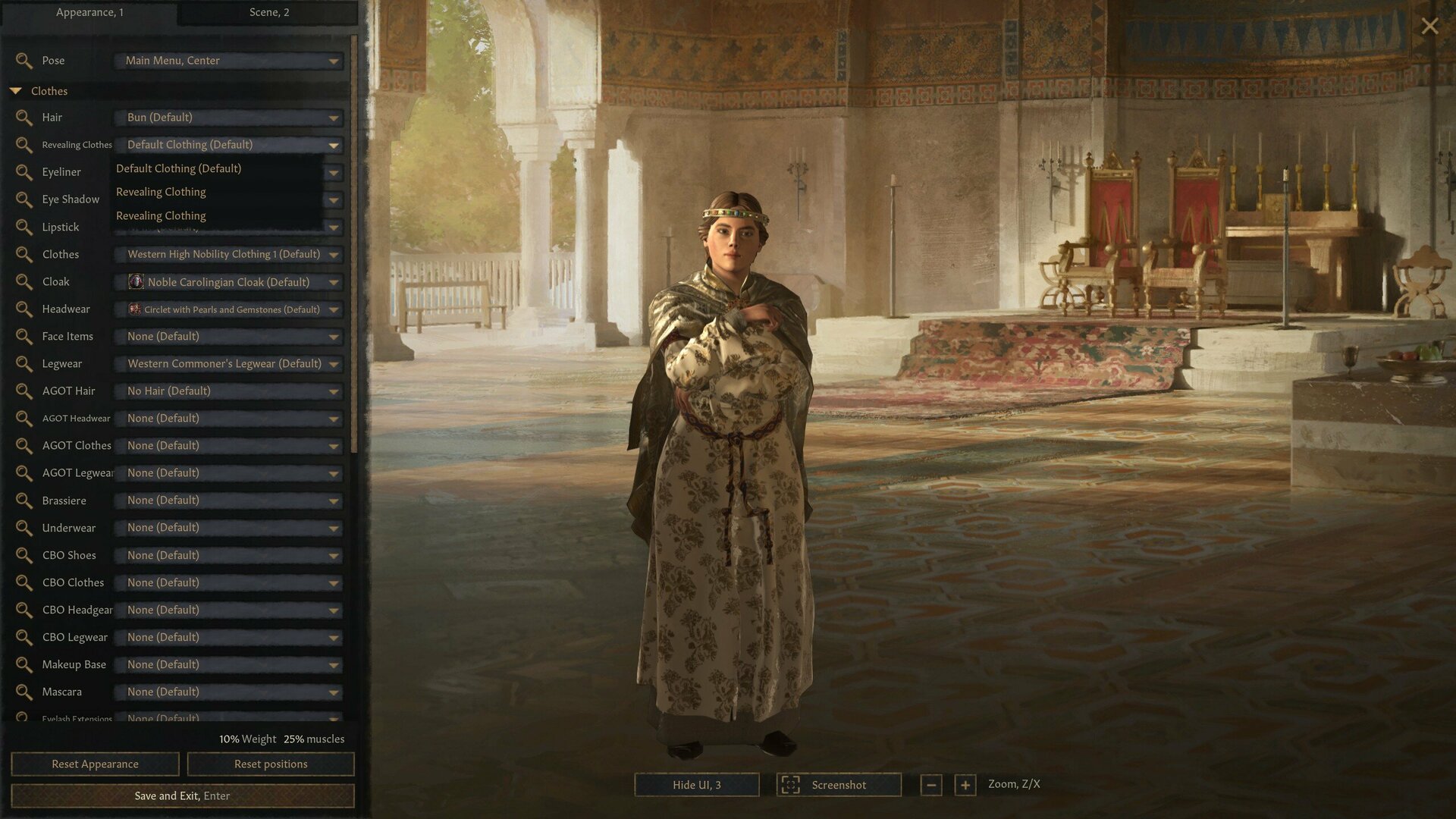Click the Eyeliner search icon
The width and height of the screenshot is (1456, 819).
(x=24, y=172)
